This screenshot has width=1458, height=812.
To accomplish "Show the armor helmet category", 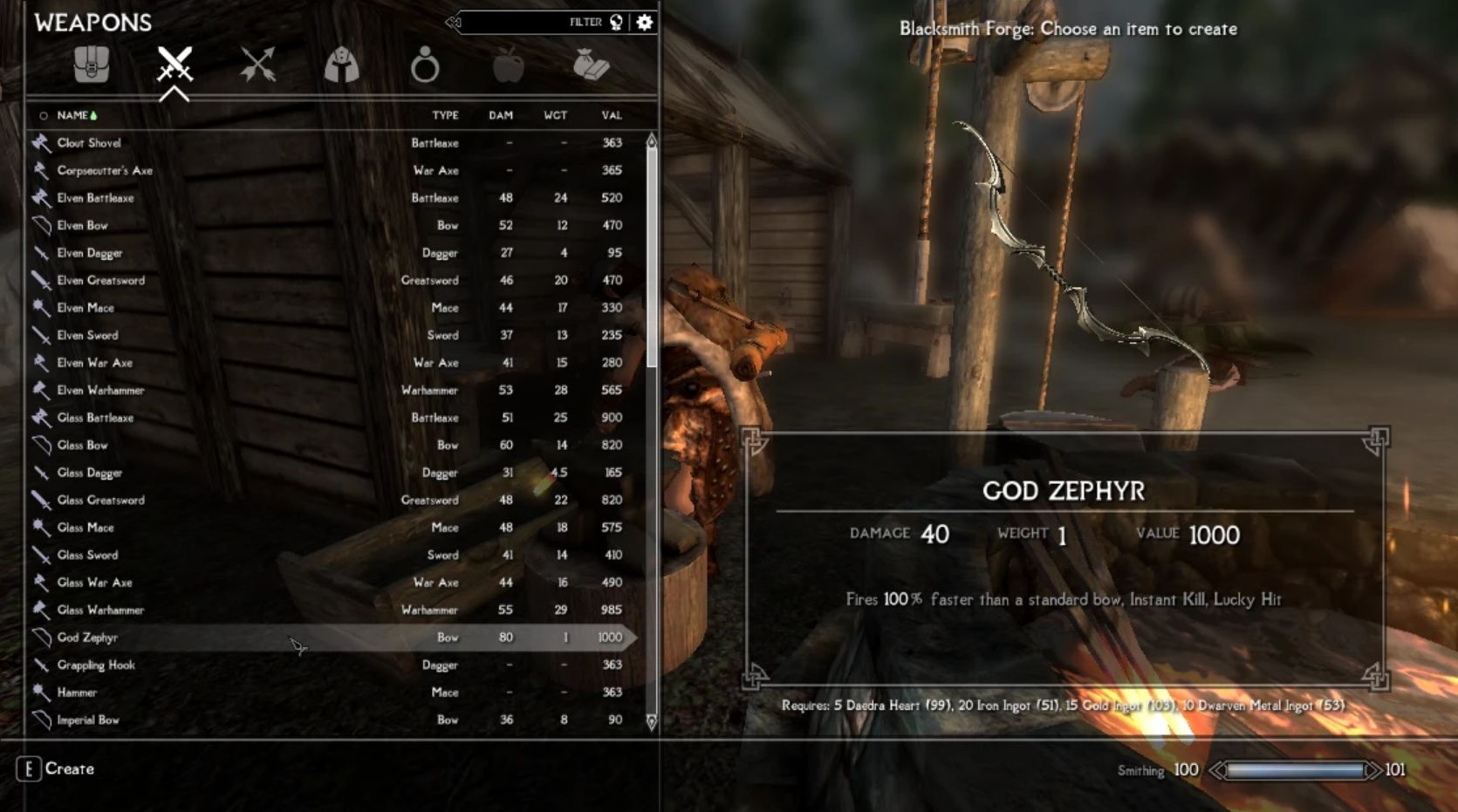I will (341, 65).
